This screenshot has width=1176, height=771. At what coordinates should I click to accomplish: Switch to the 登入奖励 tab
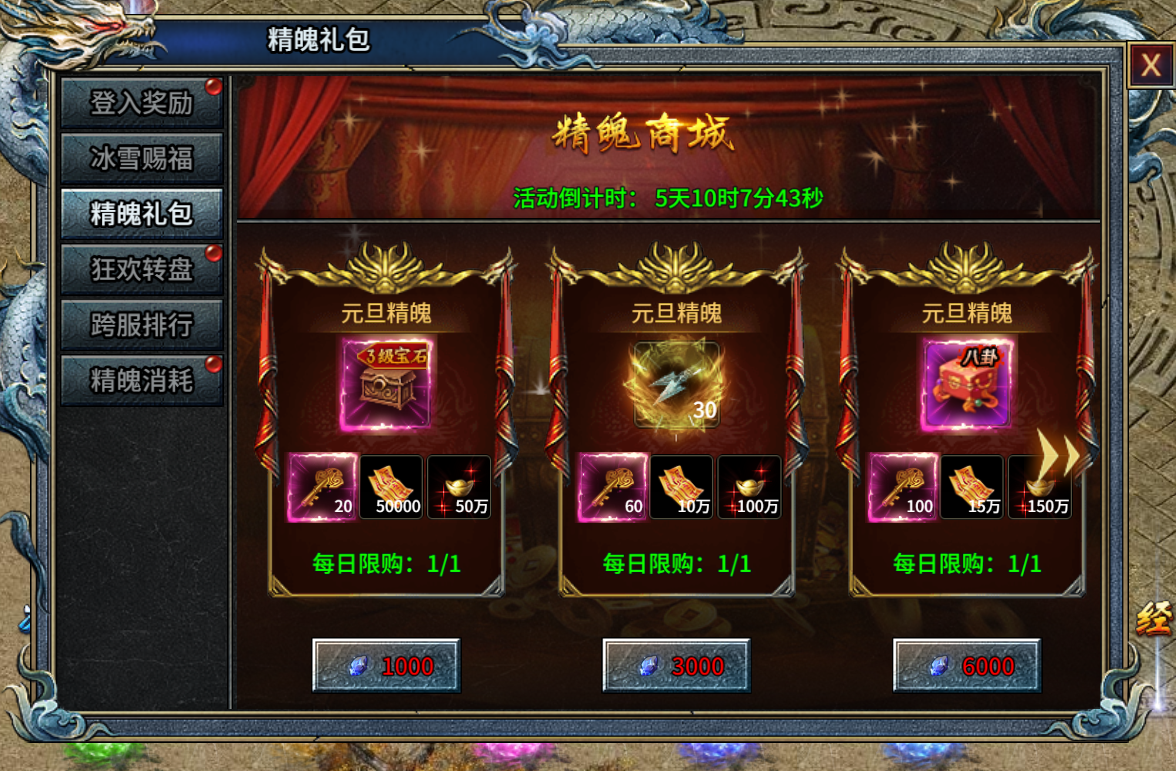[x=141, y=103]
